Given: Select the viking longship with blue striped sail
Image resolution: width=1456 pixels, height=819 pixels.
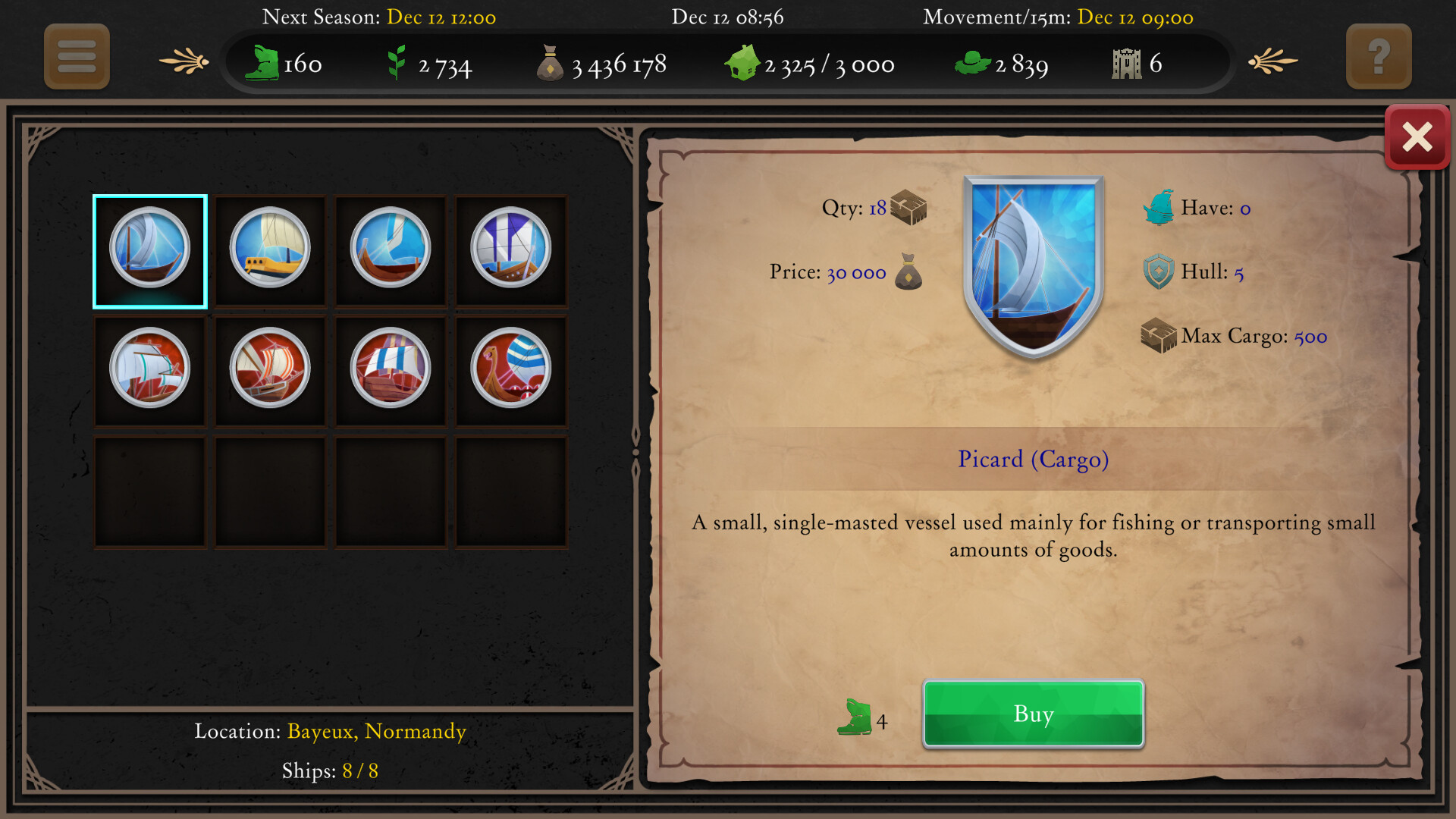Looking at the screenshot, I should 512,371.
